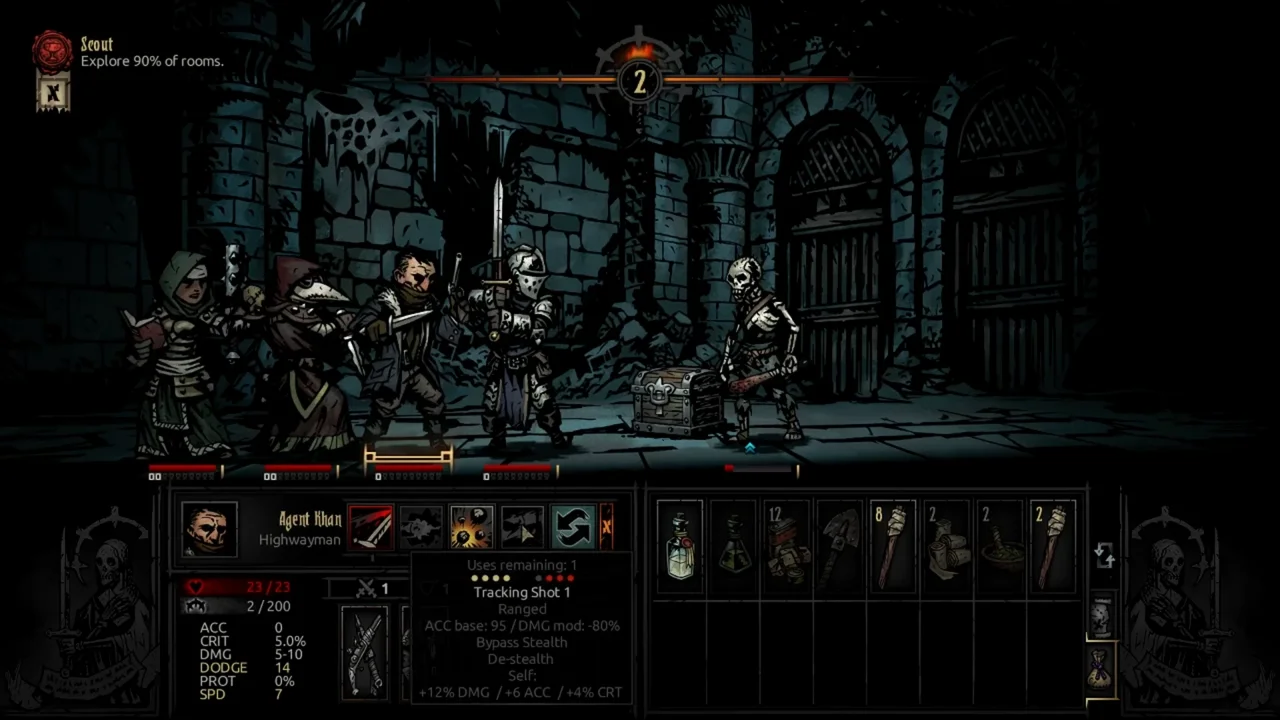Click the Scout quest seal icon
1280x720 pixels.
point(52,51)
